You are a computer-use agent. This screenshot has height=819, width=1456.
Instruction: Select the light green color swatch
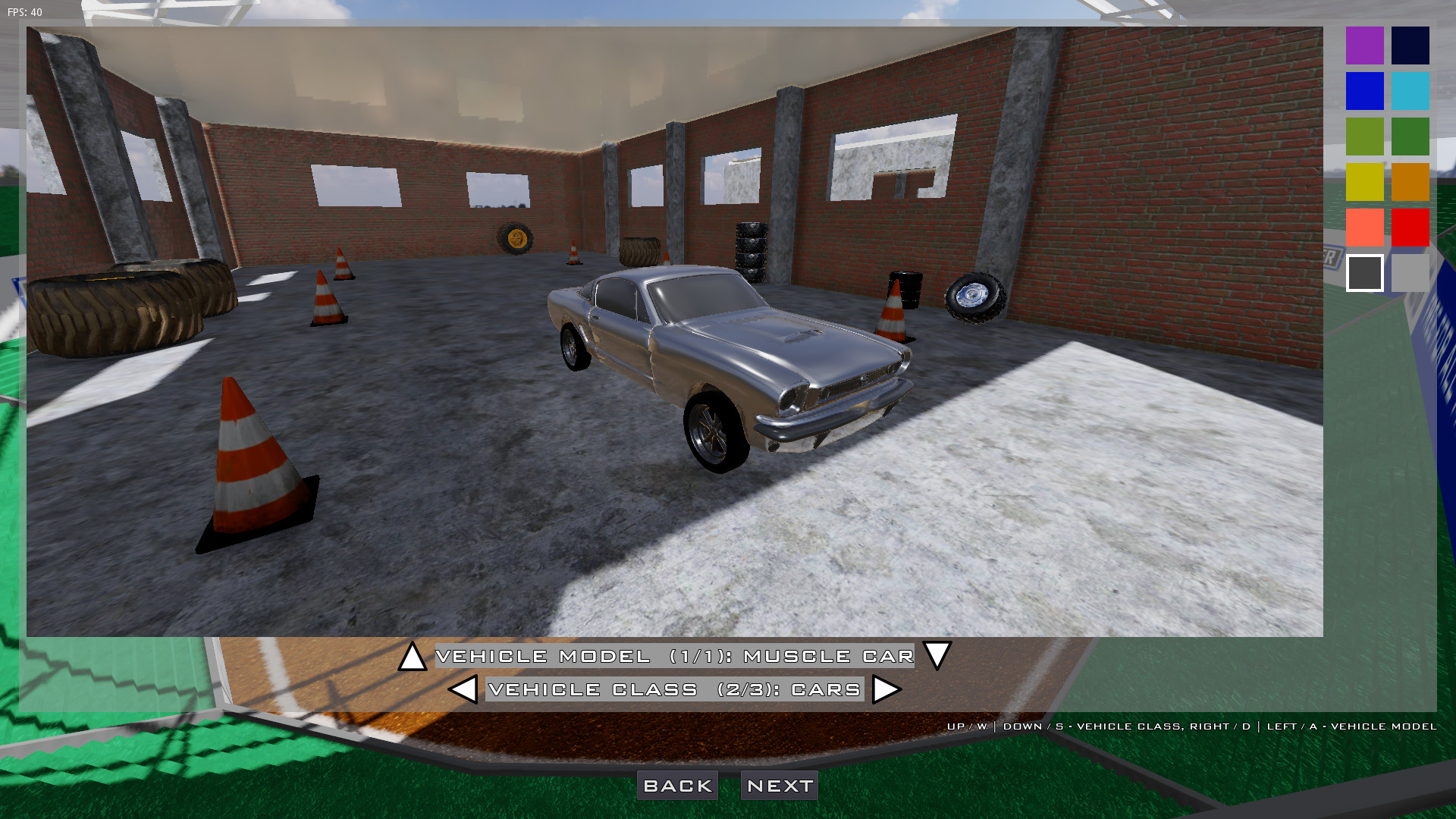point(1364,136)
